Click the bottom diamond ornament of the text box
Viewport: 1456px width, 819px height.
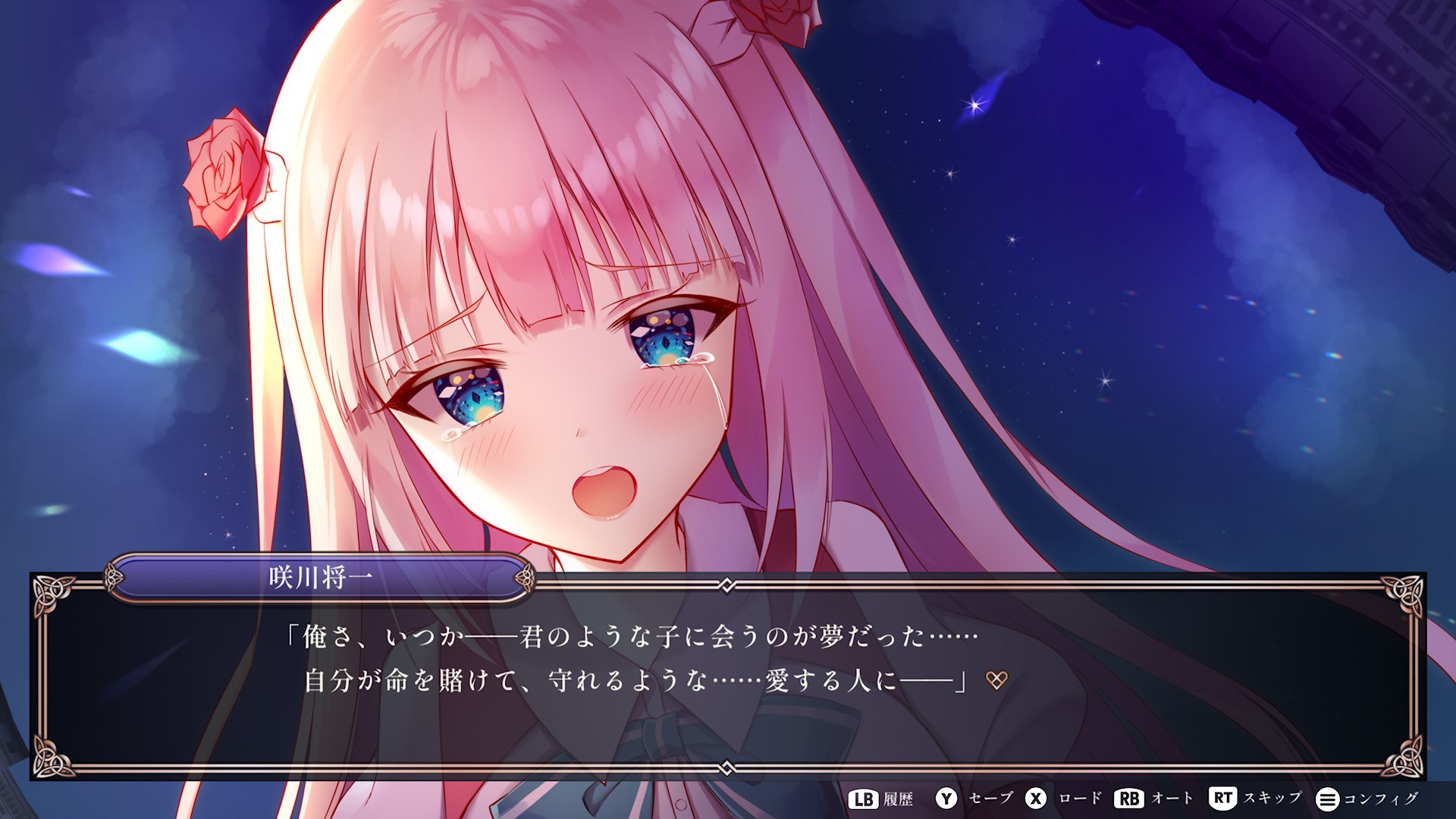click(728, 768)
